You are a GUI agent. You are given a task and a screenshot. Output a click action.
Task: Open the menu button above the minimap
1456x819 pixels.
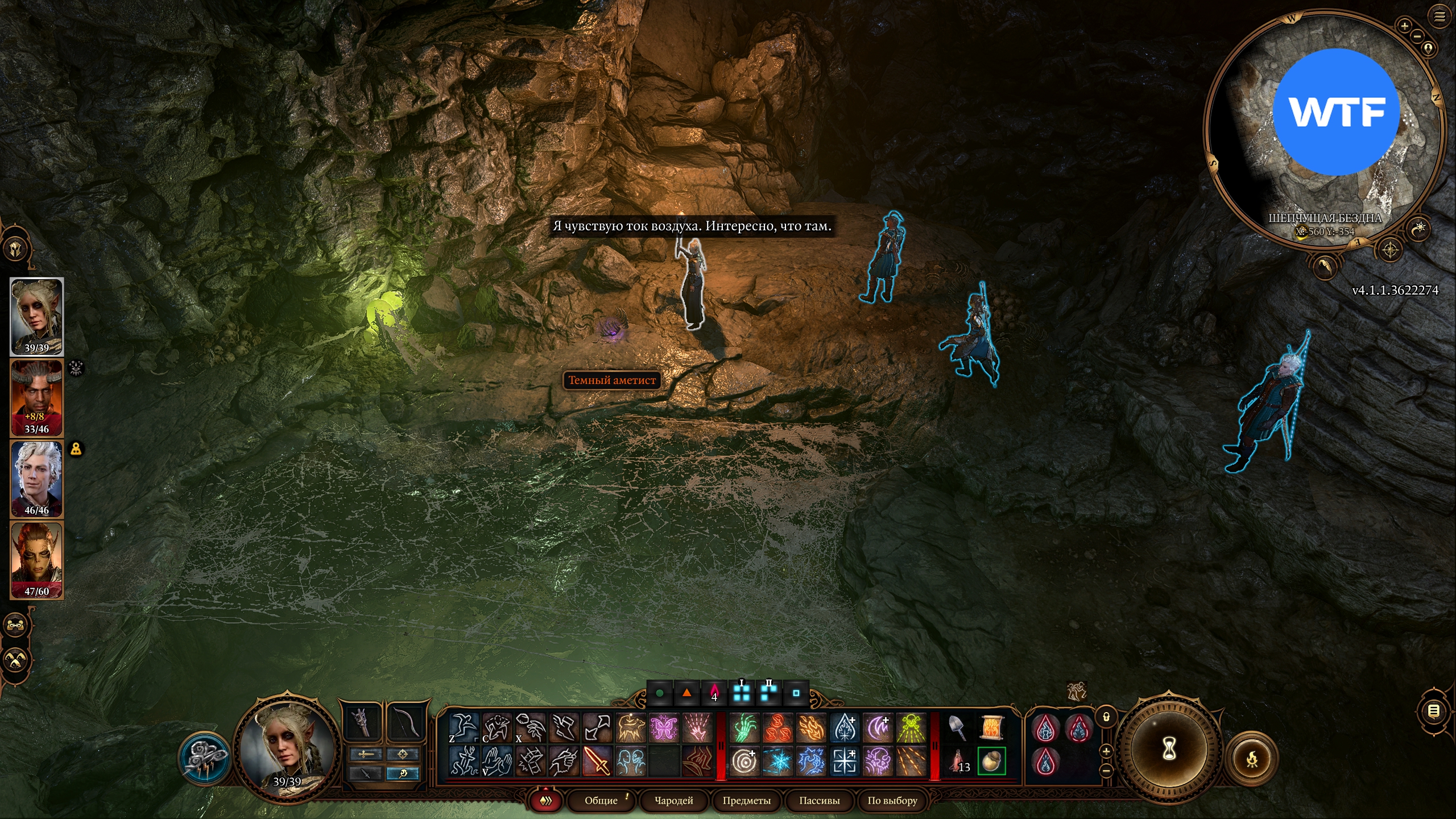pyautogui.click(x=1440, y=17)
